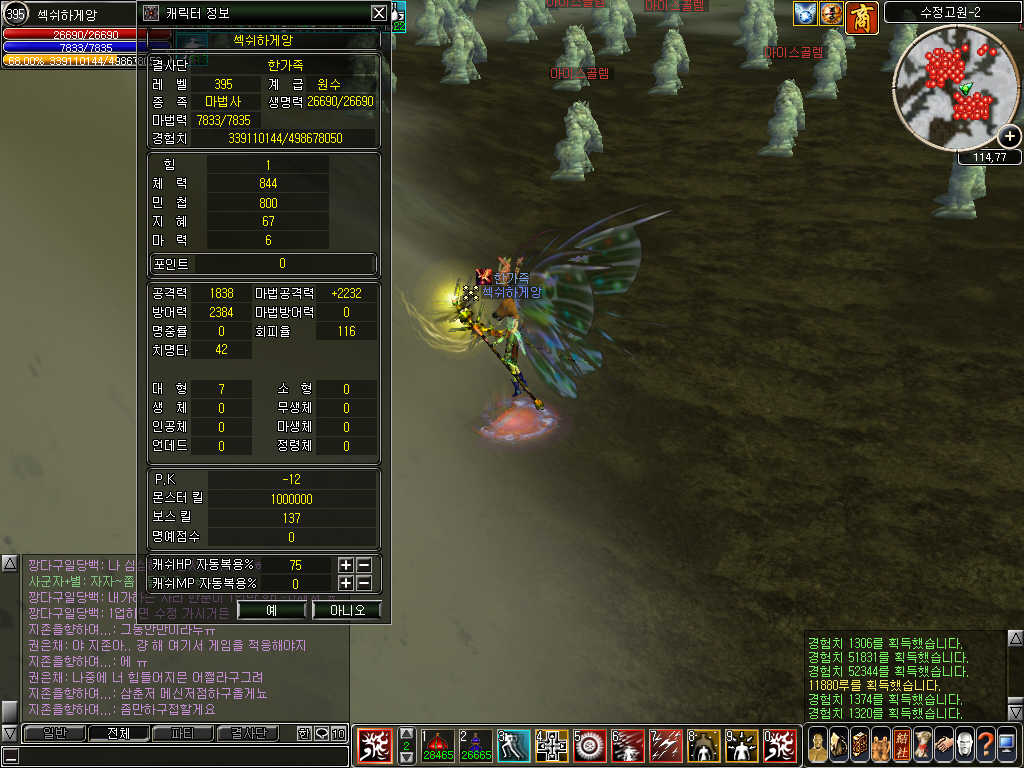The image size is (1024, 768).
Task: Close the character info window
Action: point(378,13)
